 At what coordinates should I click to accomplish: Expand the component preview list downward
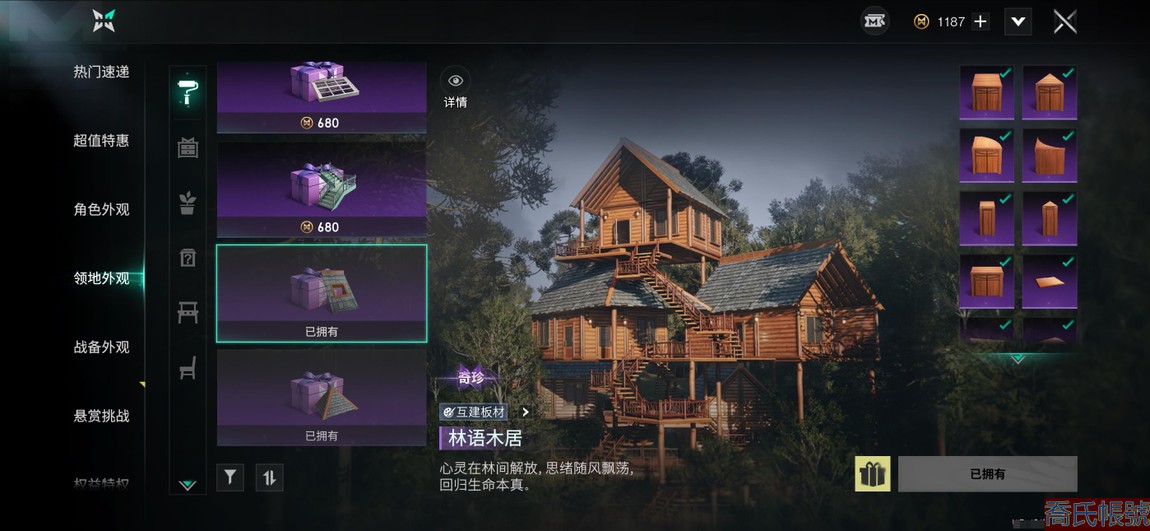(x=1018, y=358)
